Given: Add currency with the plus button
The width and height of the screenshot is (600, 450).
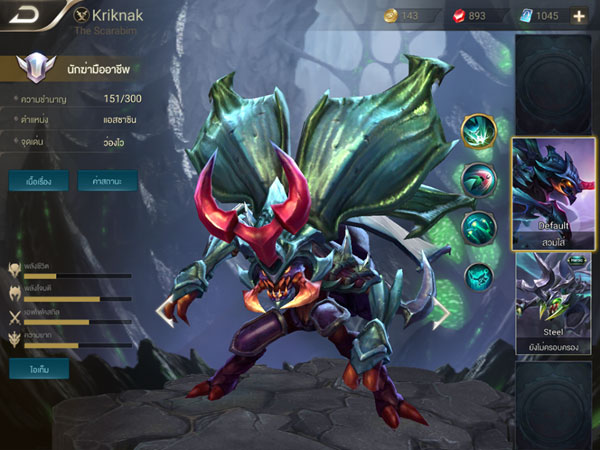Looking at the screenshot, I should pyautogui.click(x=579, y=16).
